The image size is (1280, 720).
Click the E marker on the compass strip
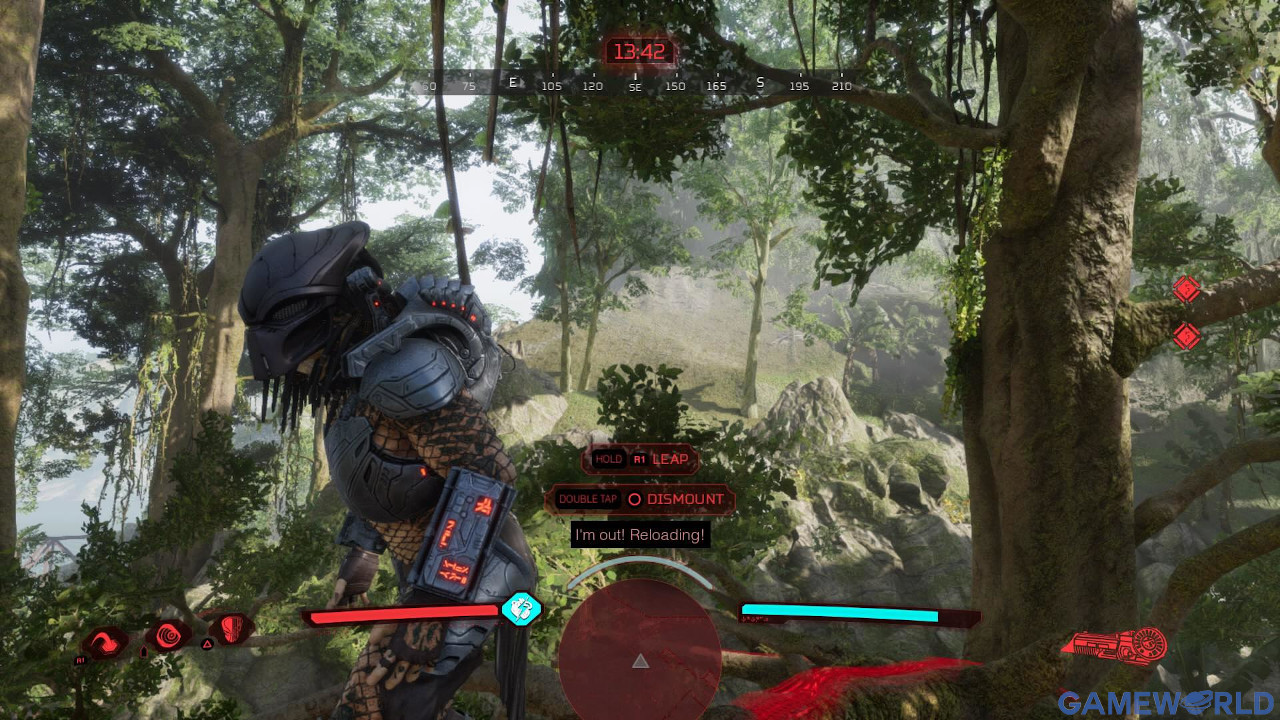[x=513, y=84]
